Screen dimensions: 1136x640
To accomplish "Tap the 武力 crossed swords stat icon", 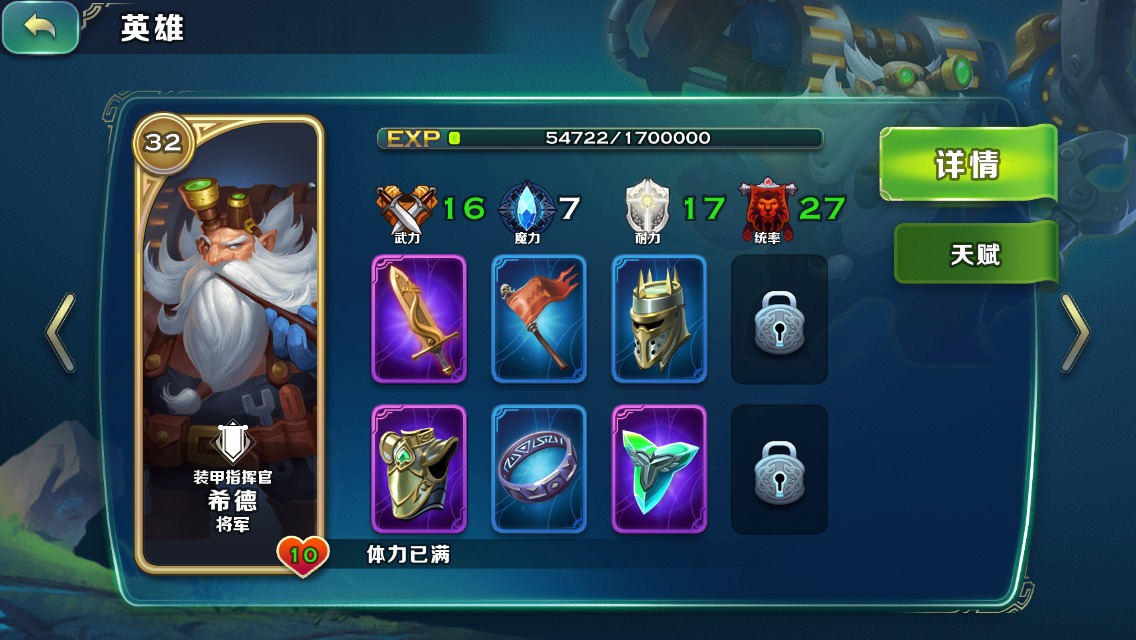I will [x=407, y=210].
